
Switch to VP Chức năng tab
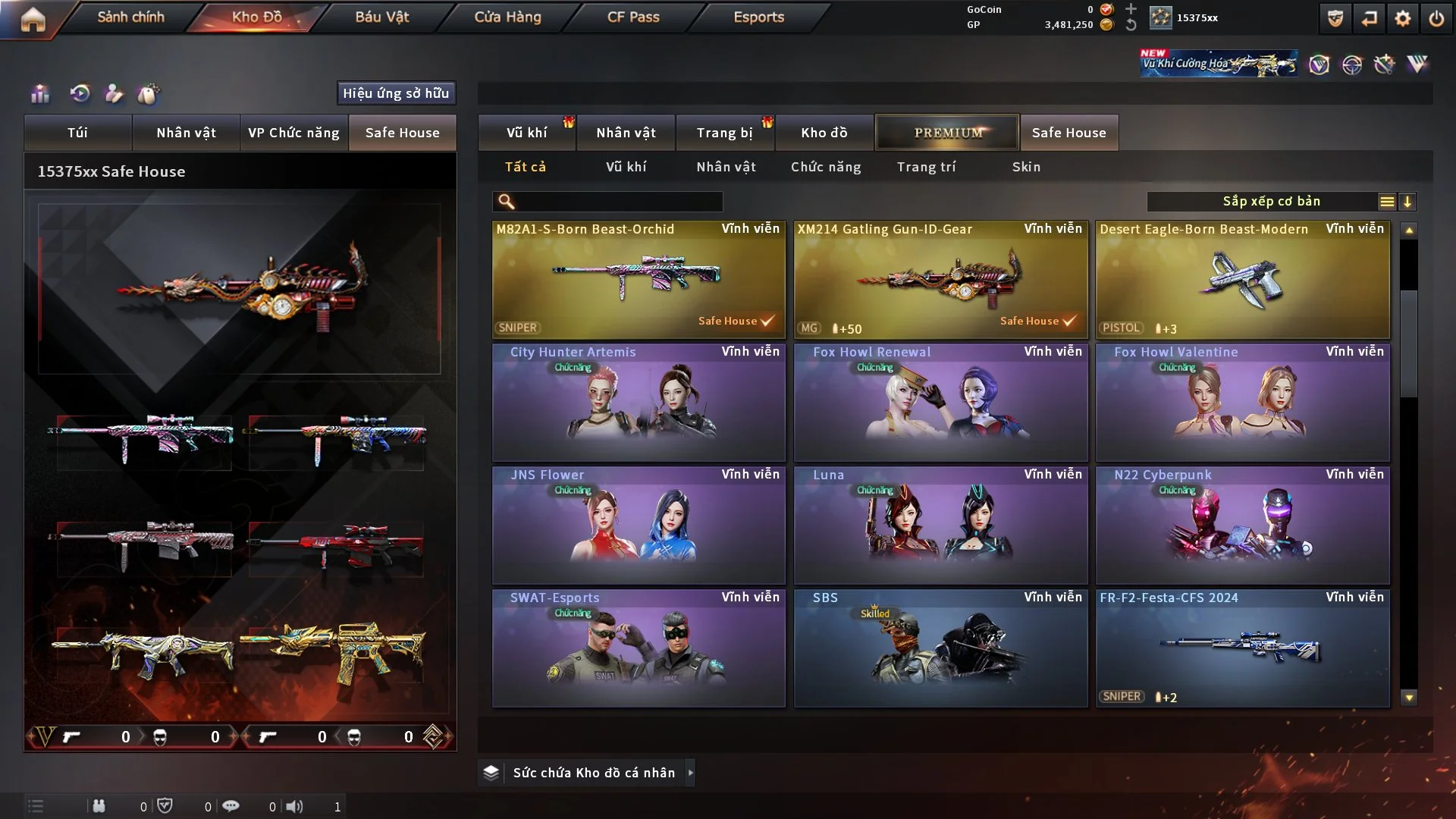click(x=293, y=133)
